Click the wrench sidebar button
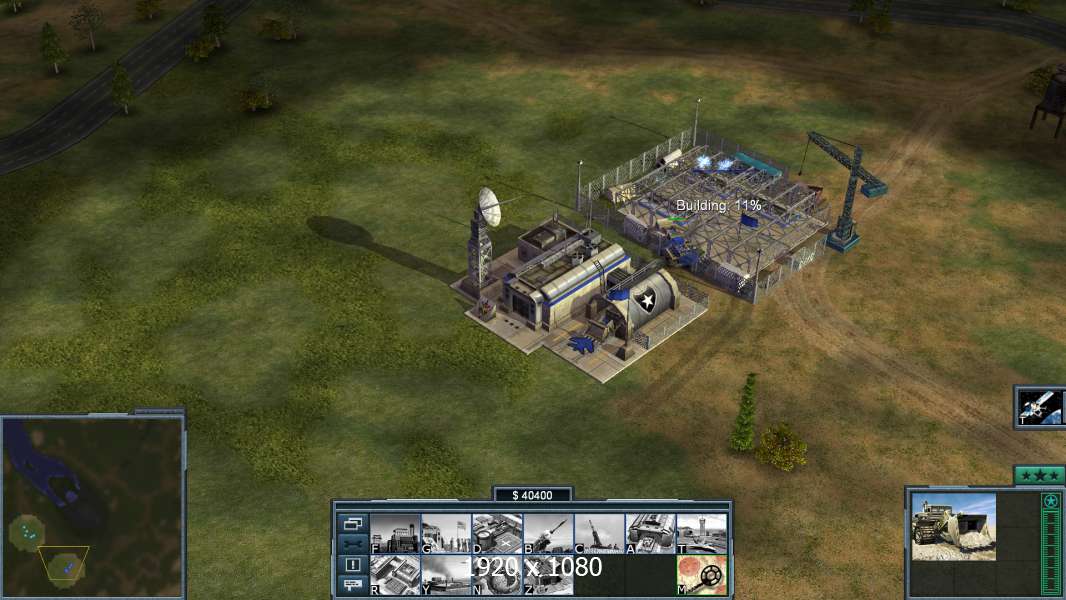The width and height of the screenshot is (1066, 600). (x=353, y=544)
